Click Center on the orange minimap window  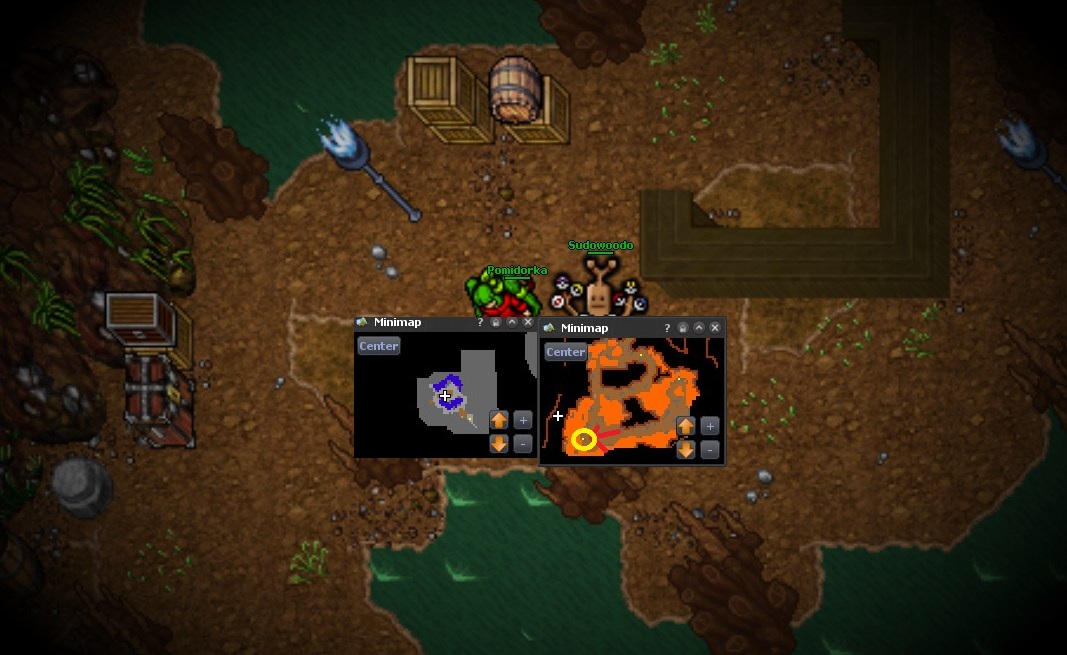pyautogui.click(x=565, y=352)
